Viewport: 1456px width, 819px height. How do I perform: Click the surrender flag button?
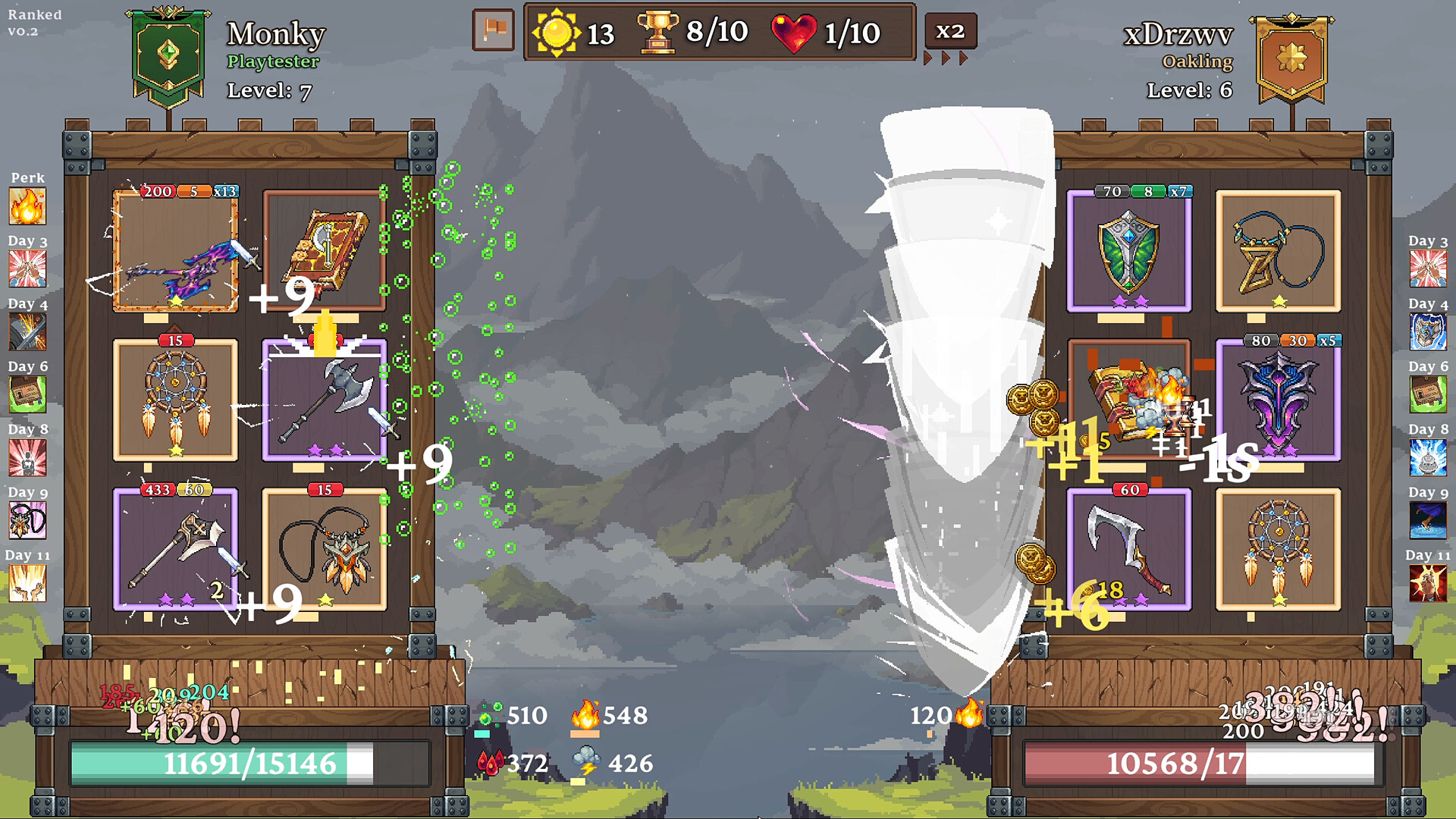[493, 31]
